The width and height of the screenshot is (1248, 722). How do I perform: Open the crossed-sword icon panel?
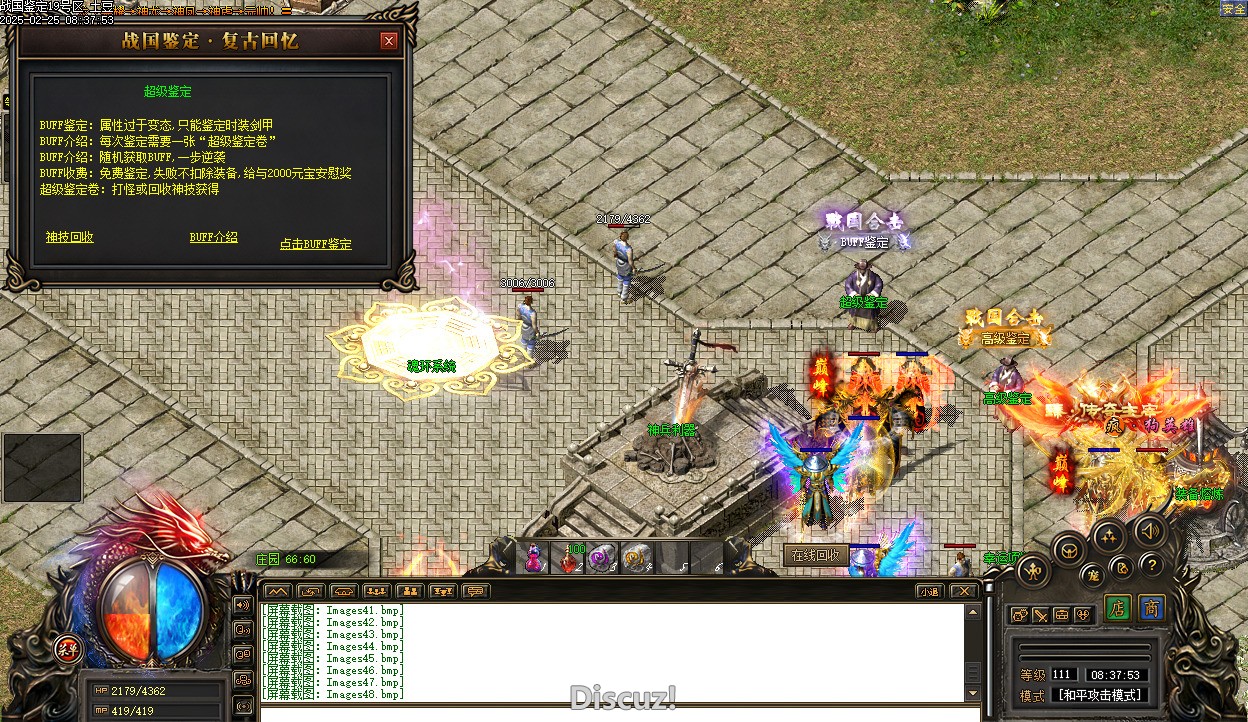click(x=1040, y=615)
